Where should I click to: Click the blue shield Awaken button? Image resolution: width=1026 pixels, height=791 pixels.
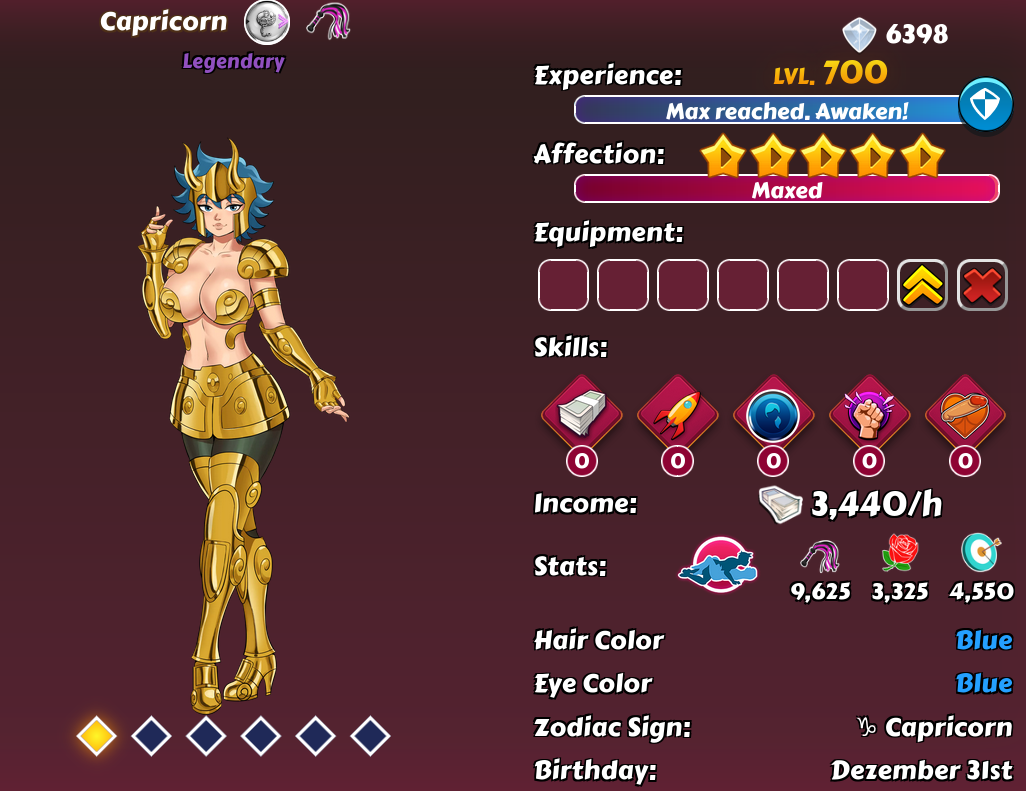[x=985, y=105]
